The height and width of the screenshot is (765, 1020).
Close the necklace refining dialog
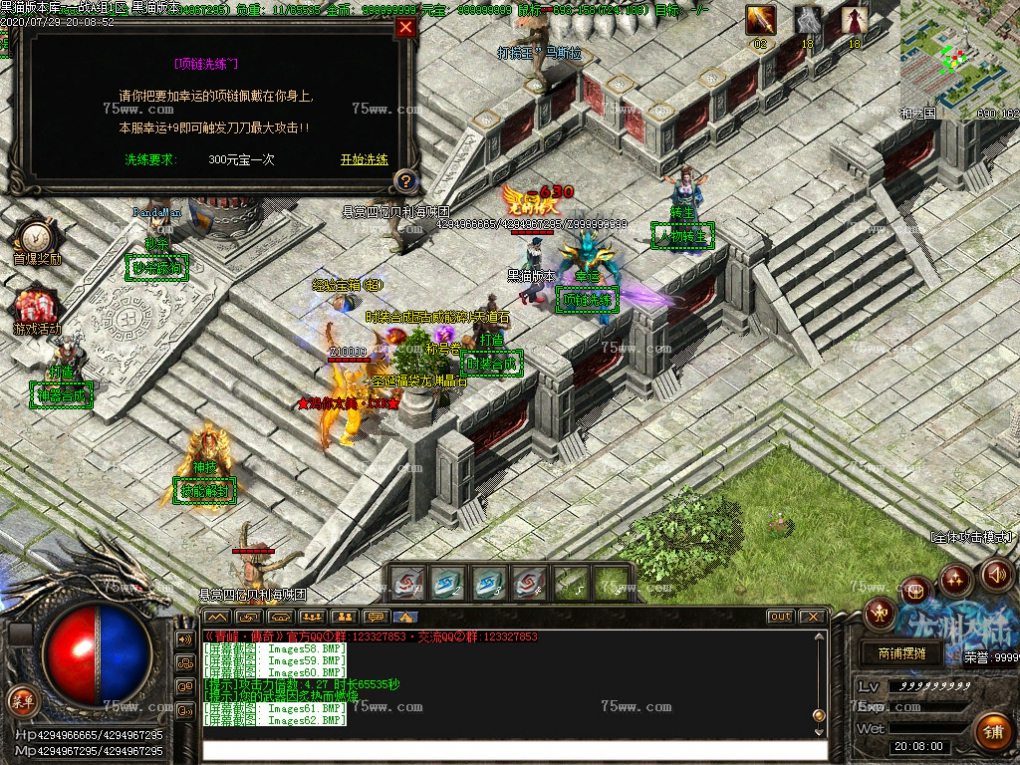coord(405,28)
